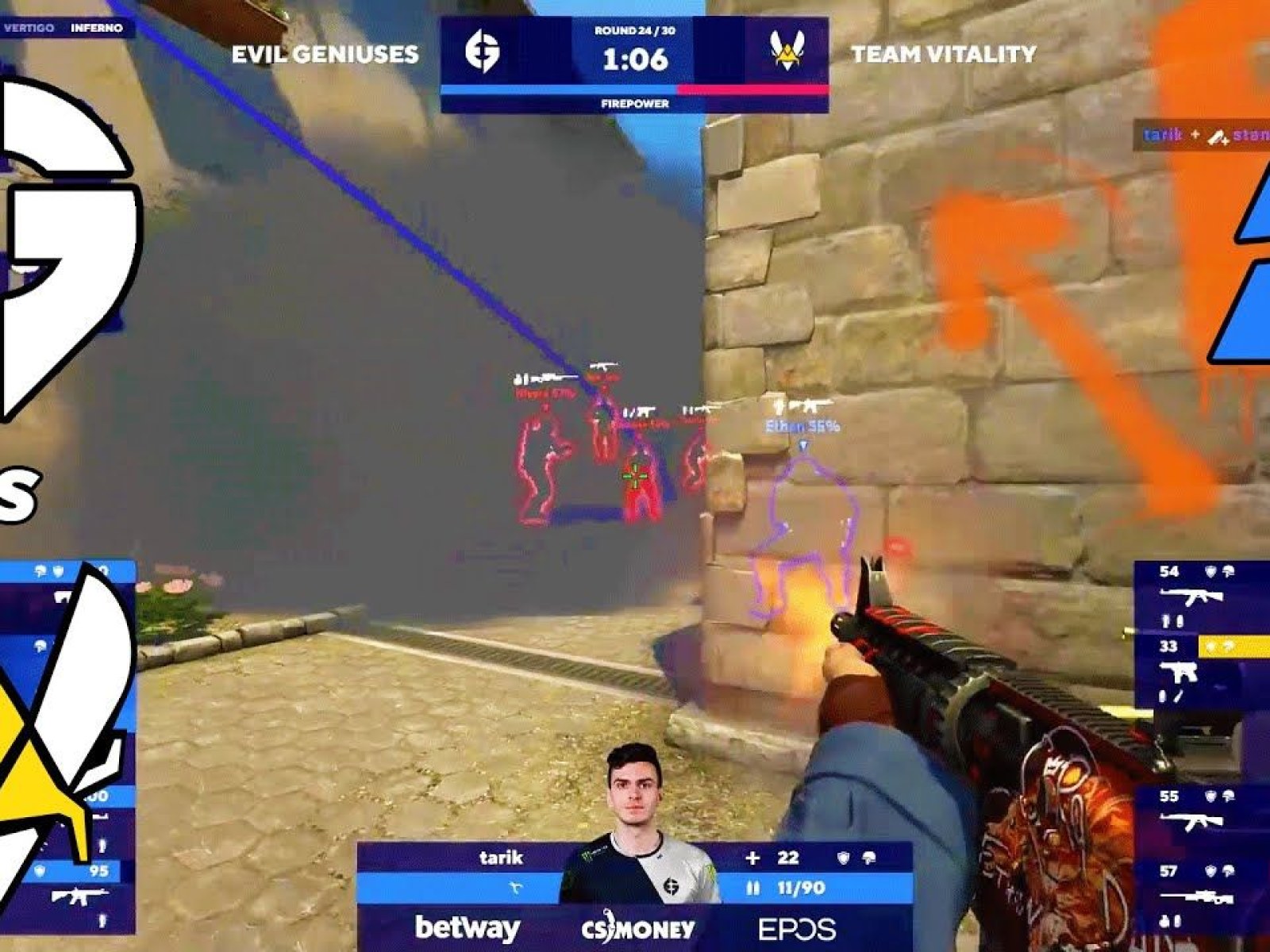Select the AK-47 weapon icon beside 54
Image resolution: width=1270 pixels, height=952 pixels.
1191,596
